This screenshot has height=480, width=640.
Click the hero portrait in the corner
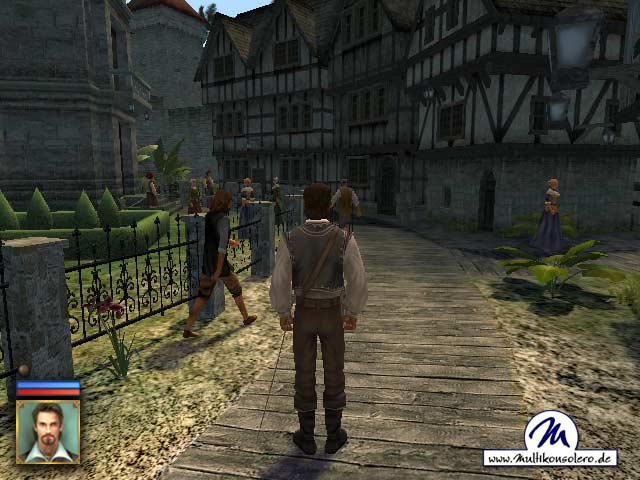pos(47,431)
